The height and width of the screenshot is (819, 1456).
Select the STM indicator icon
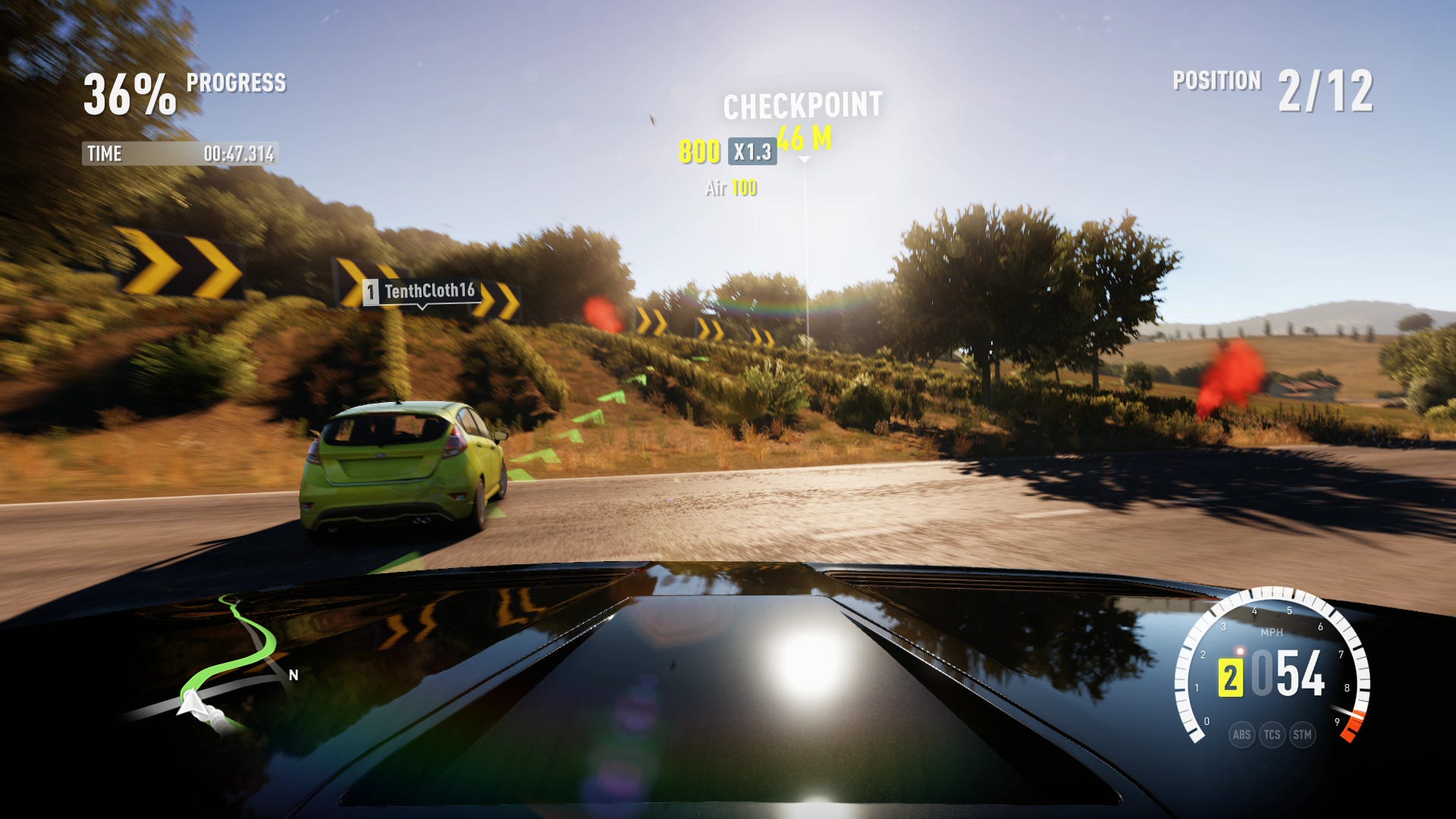[x=1302, y=734]
